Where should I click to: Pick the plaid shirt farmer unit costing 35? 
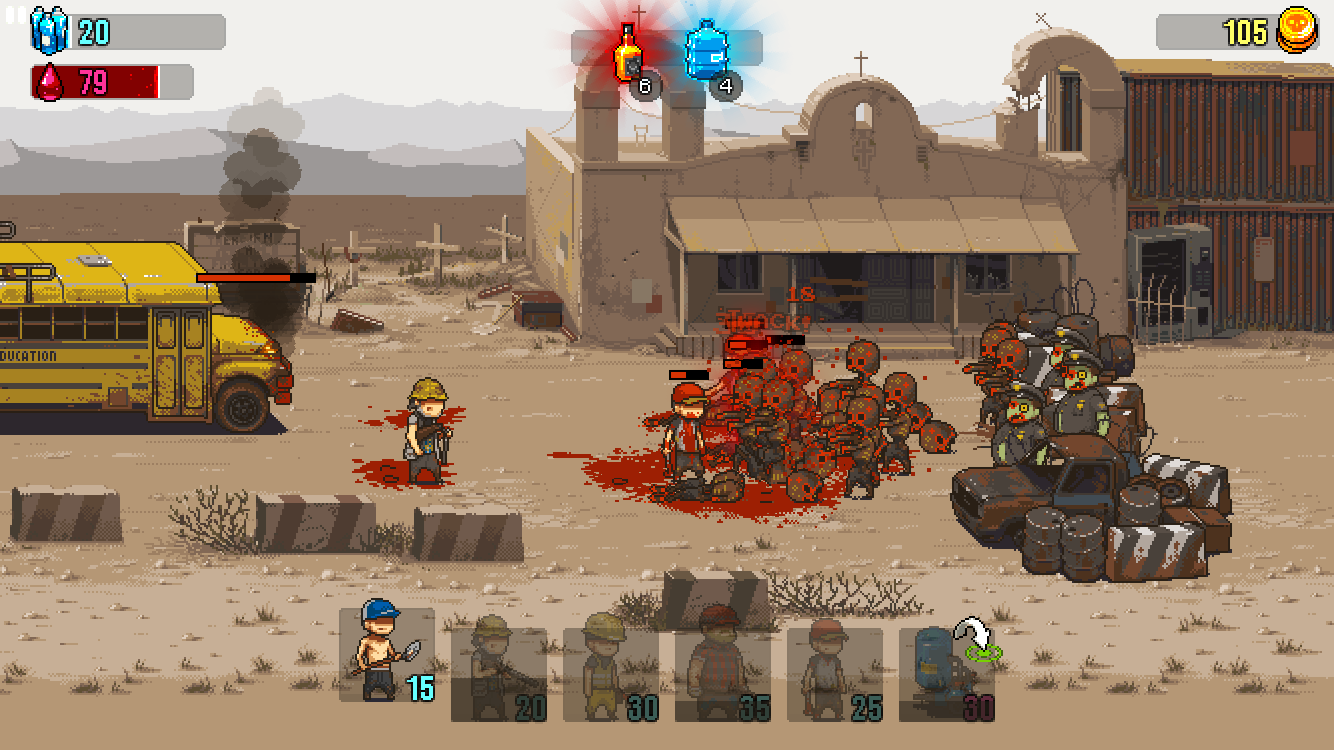[x=722, y=673]
